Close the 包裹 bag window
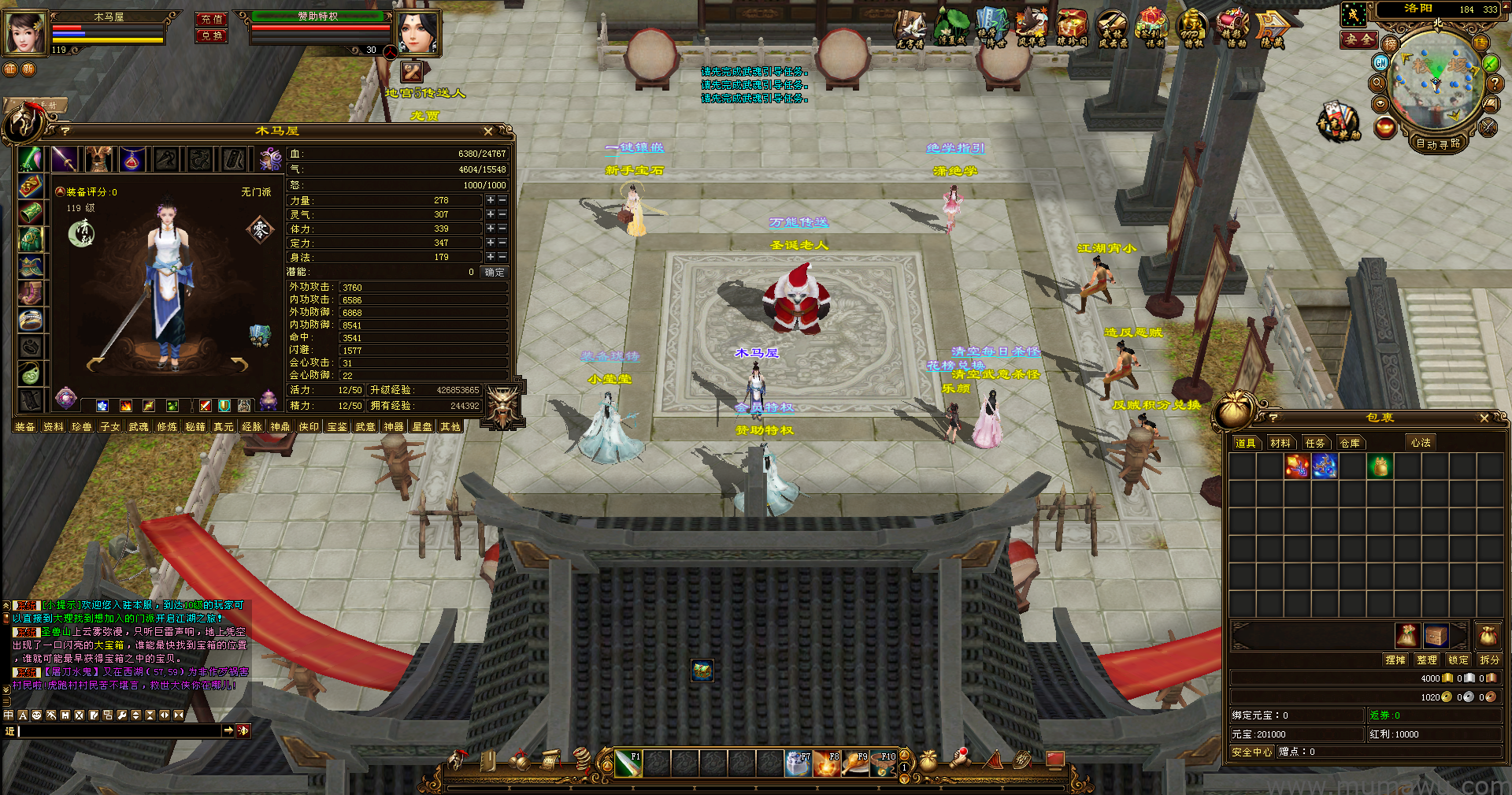The width and height of the screenshot is (1512, 795). click(x=1484, y=418)
